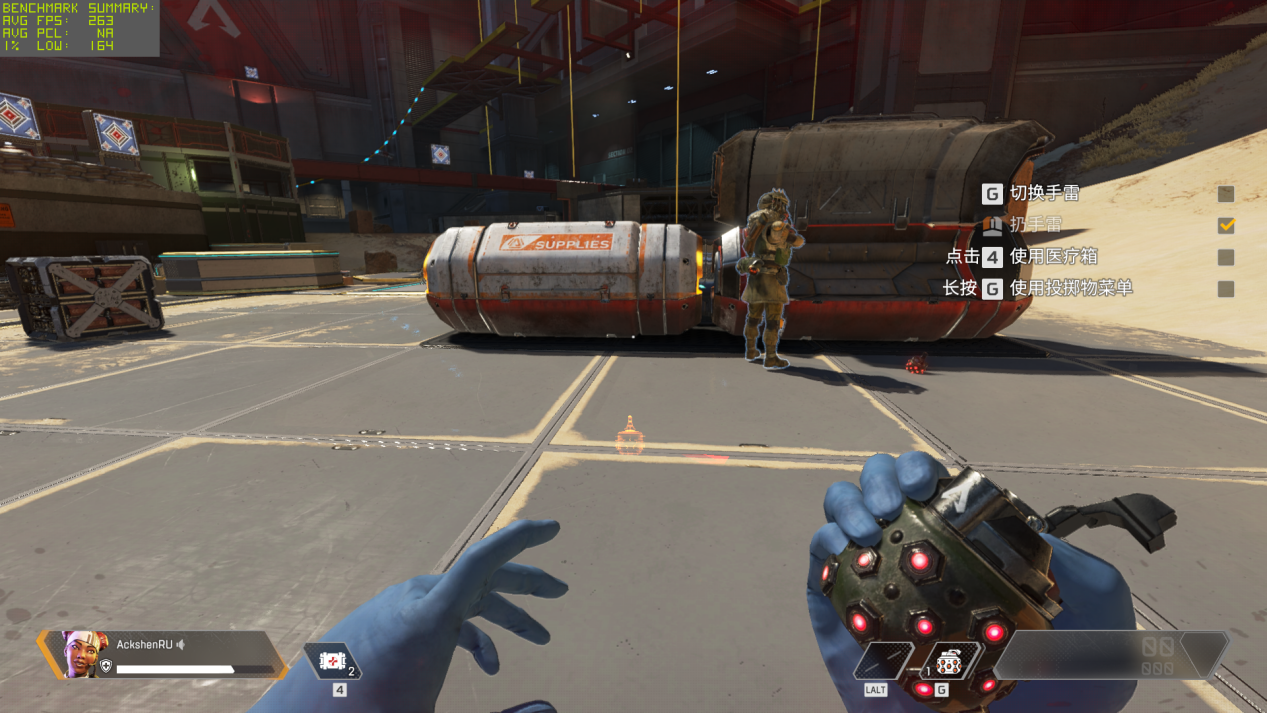
Task: Tick the checkbox for 使用医疗箱
Action: (1226, 257)
